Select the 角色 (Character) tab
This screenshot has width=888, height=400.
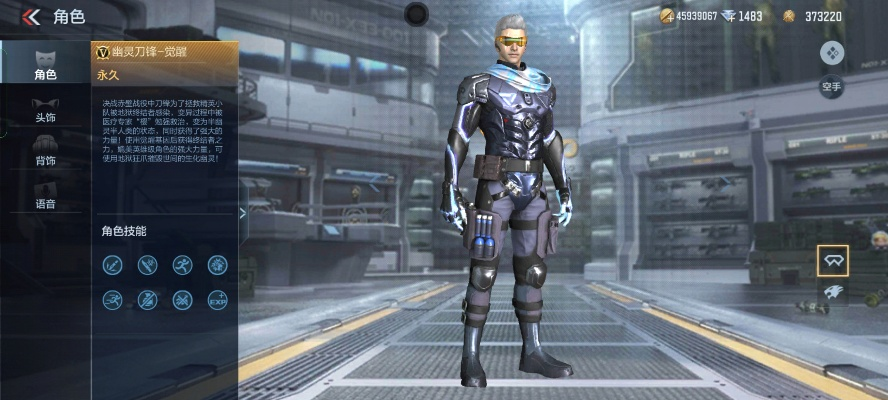coord(44,63)
